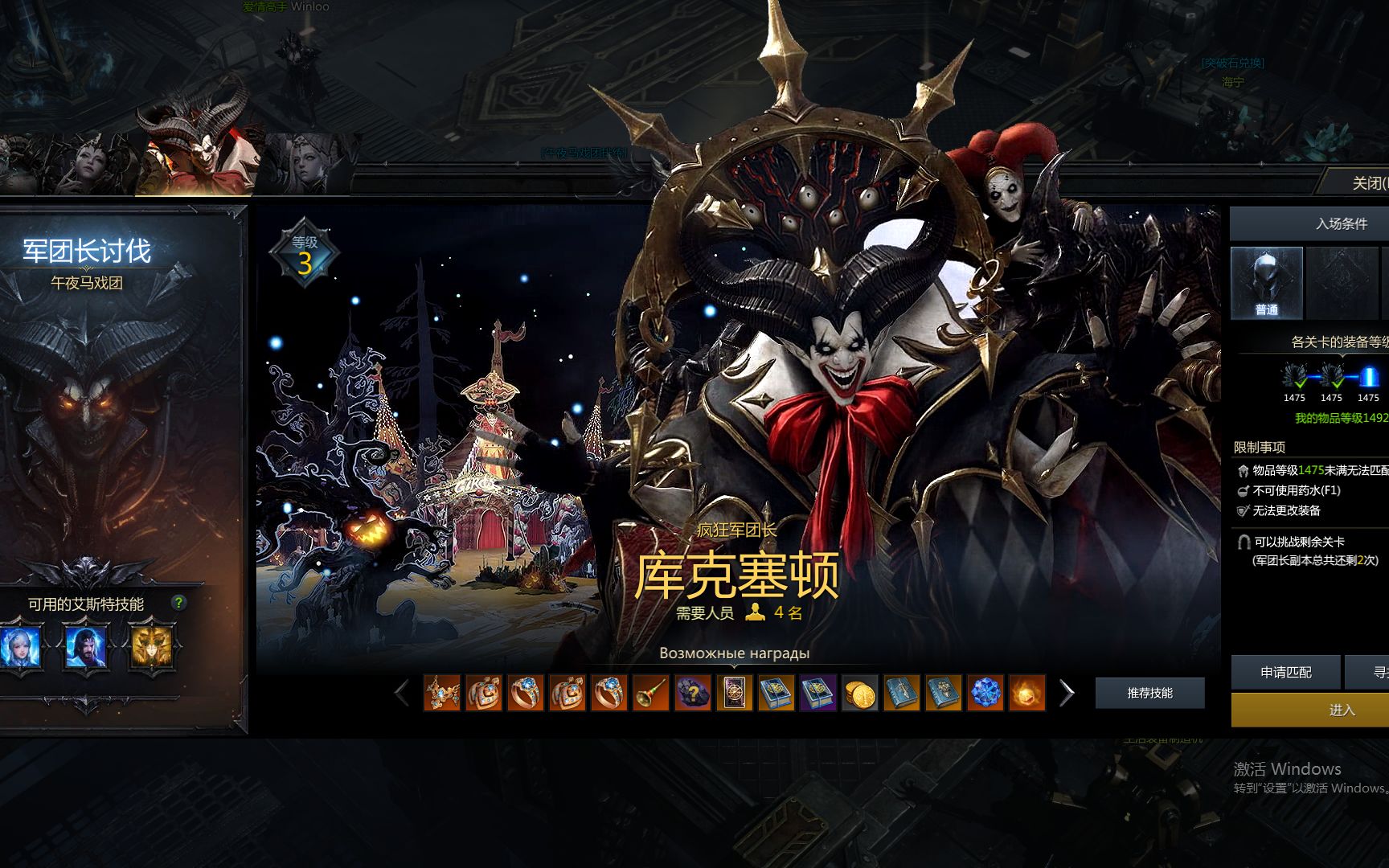
Task: Select the gold coins reward icon
Action: tap(859, 693)
